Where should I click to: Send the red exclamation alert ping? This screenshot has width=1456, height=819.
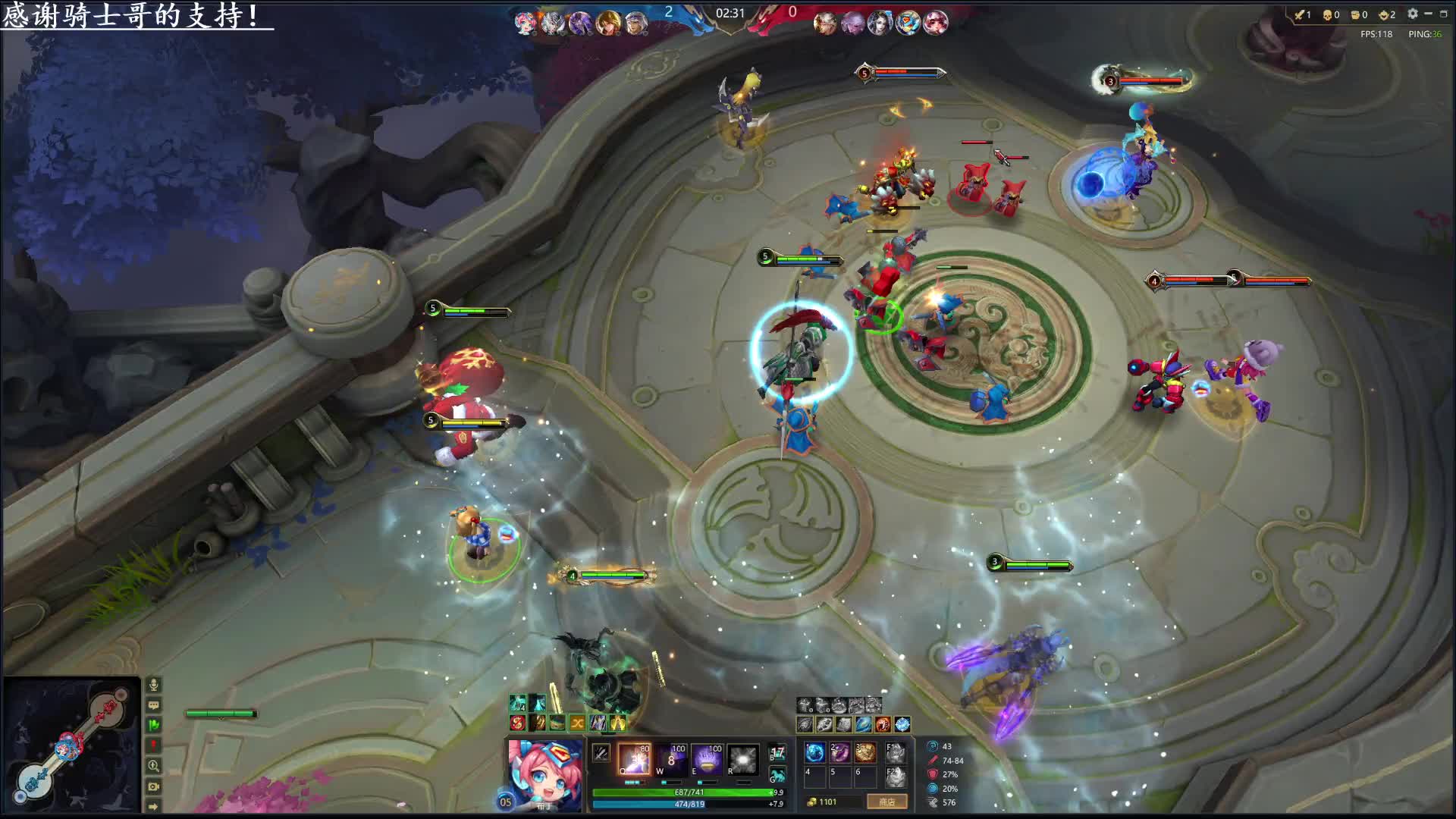click(x=153, y=746)
